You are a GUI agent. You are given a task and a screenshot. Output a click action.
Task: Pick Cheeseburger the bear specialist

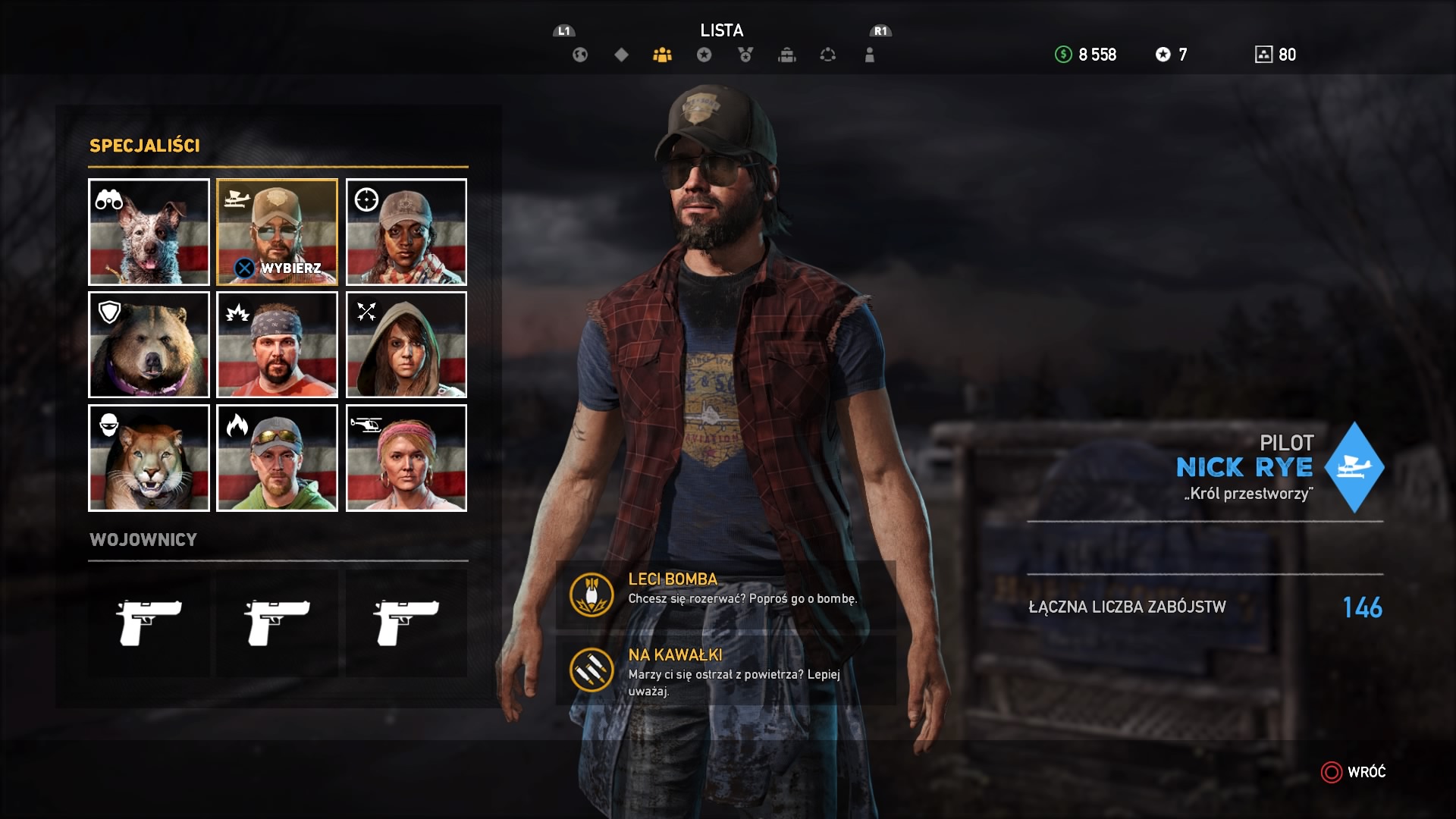(x=149, y=345)
